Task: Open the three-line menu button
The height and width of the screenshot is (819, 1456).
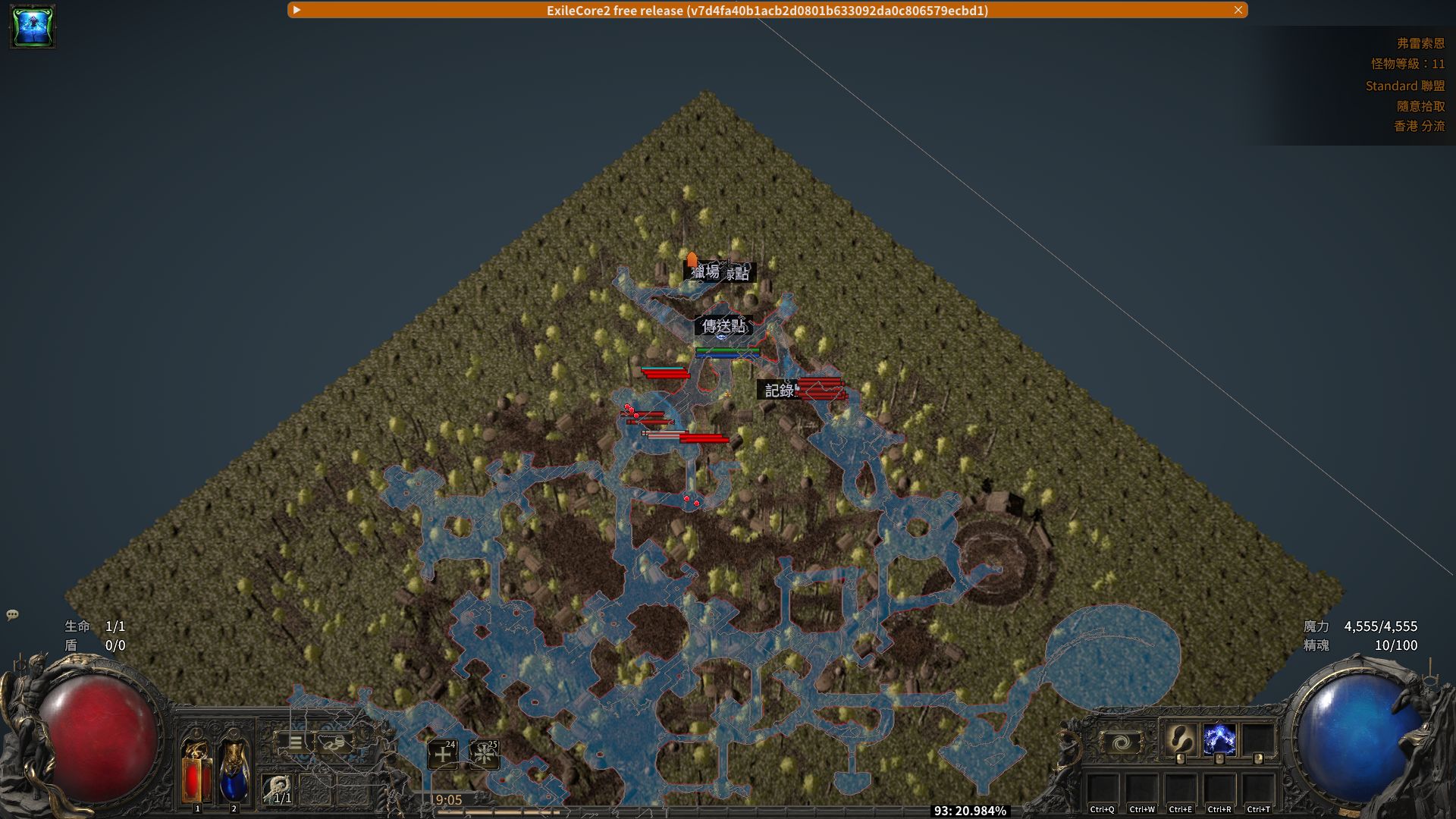Action: tap(295, 742)
